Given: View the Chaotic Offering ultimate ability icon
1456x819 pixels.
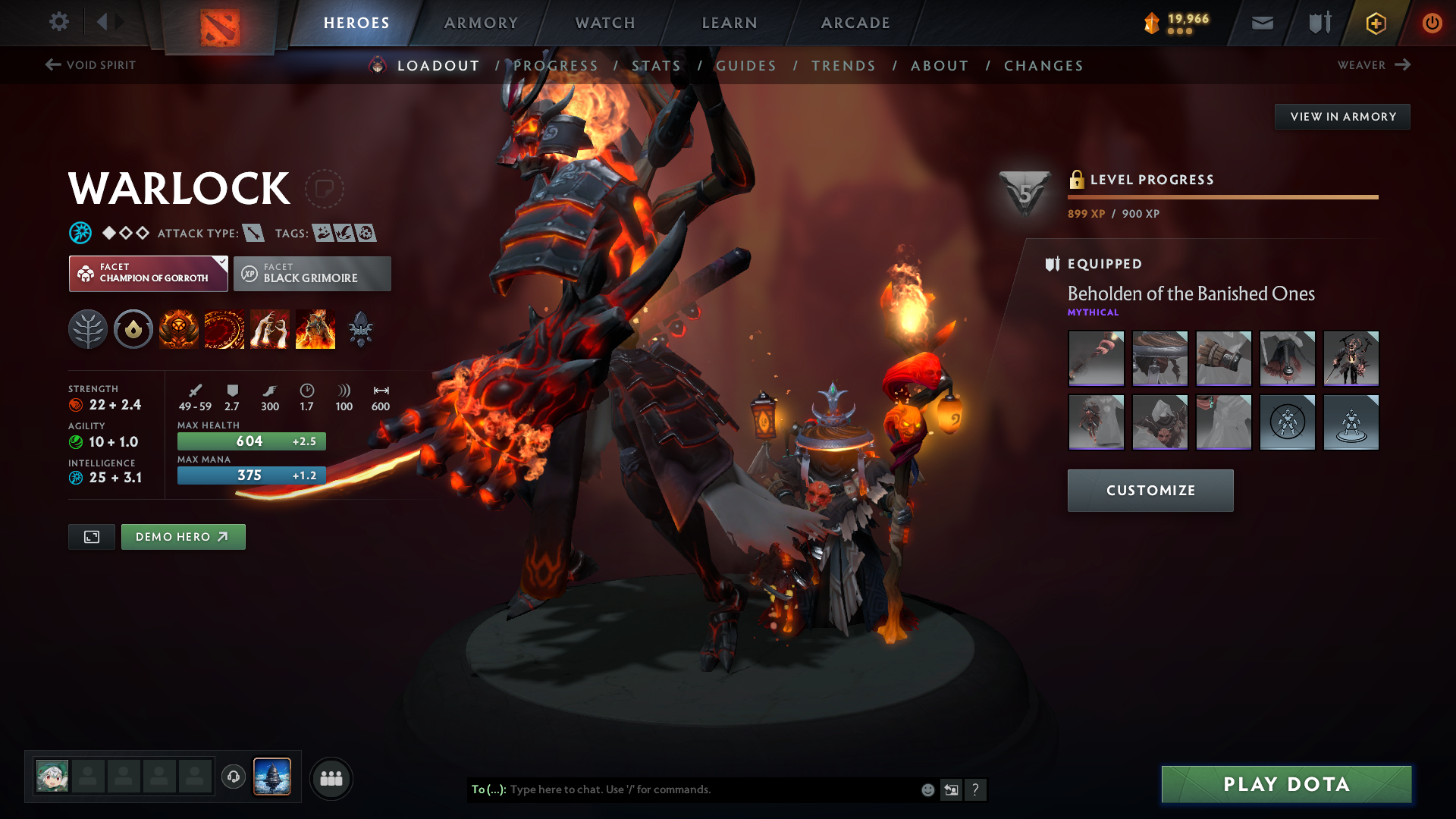Looking at the screenshot, I should coord(315,328).
